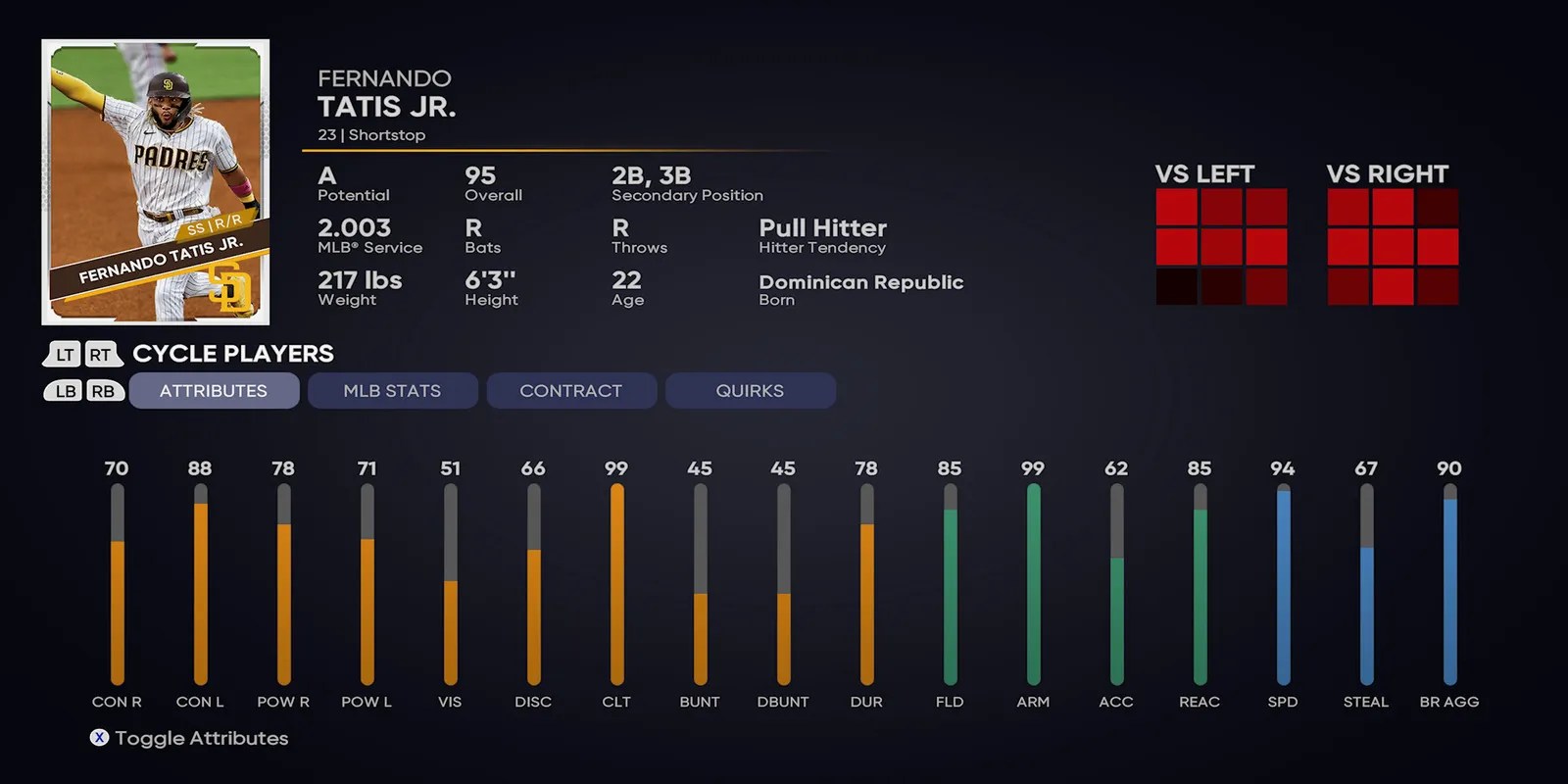Click the LT shoulder button icon

[x=63, y=355]
